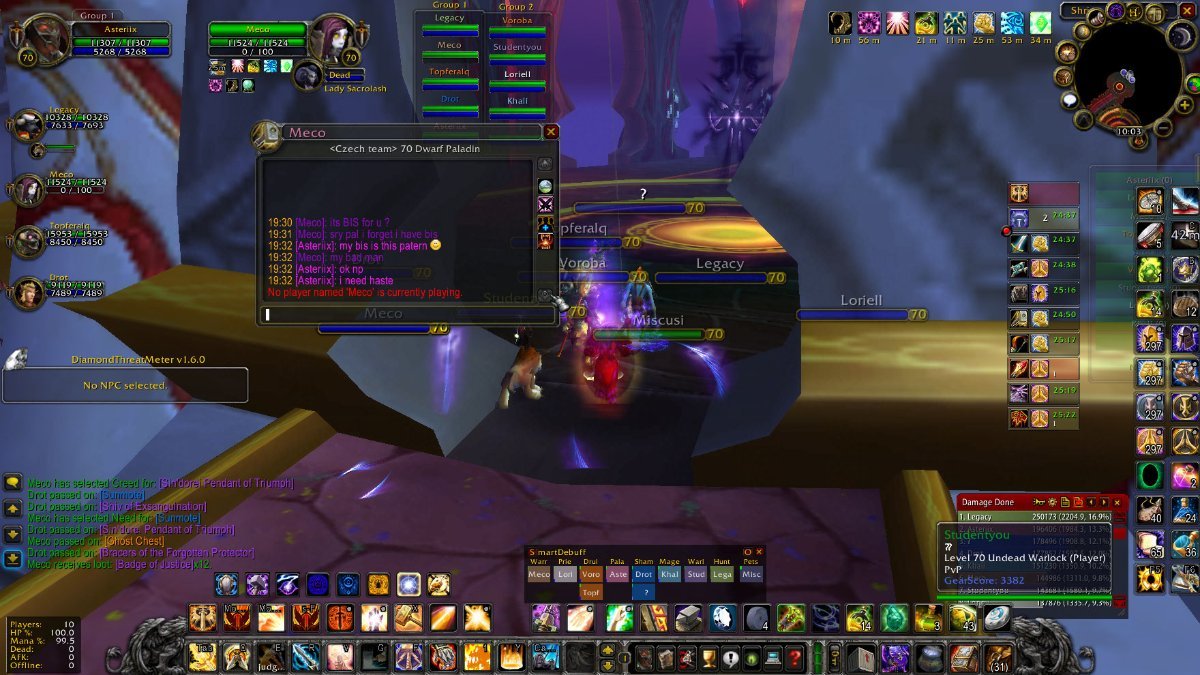Zoom out the minimap with minus button
Screen dimensions: 1200x675
click(1163, 129)
